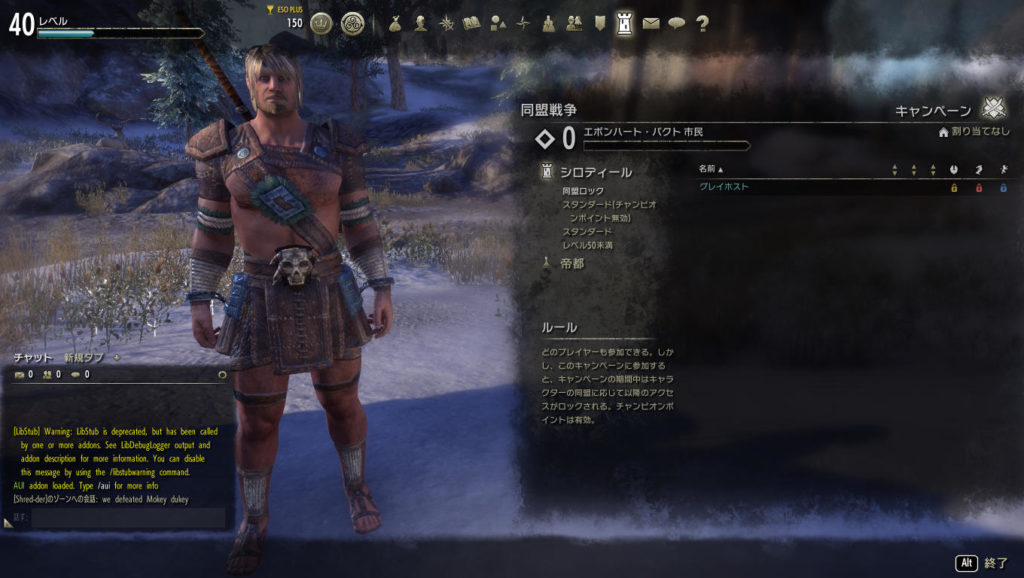
Task: Open the mail envelope icon
Action: (651, 23)
